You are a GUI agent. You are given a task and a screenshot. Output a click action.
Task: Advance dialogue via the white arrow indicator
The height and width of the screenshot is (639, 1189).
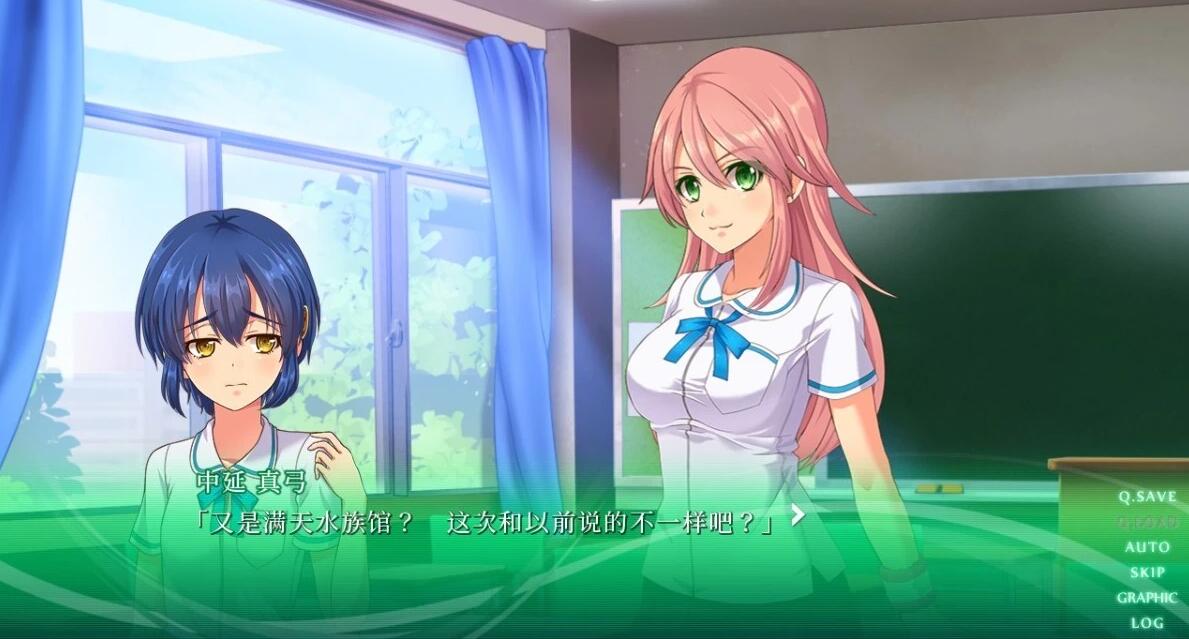797,515
